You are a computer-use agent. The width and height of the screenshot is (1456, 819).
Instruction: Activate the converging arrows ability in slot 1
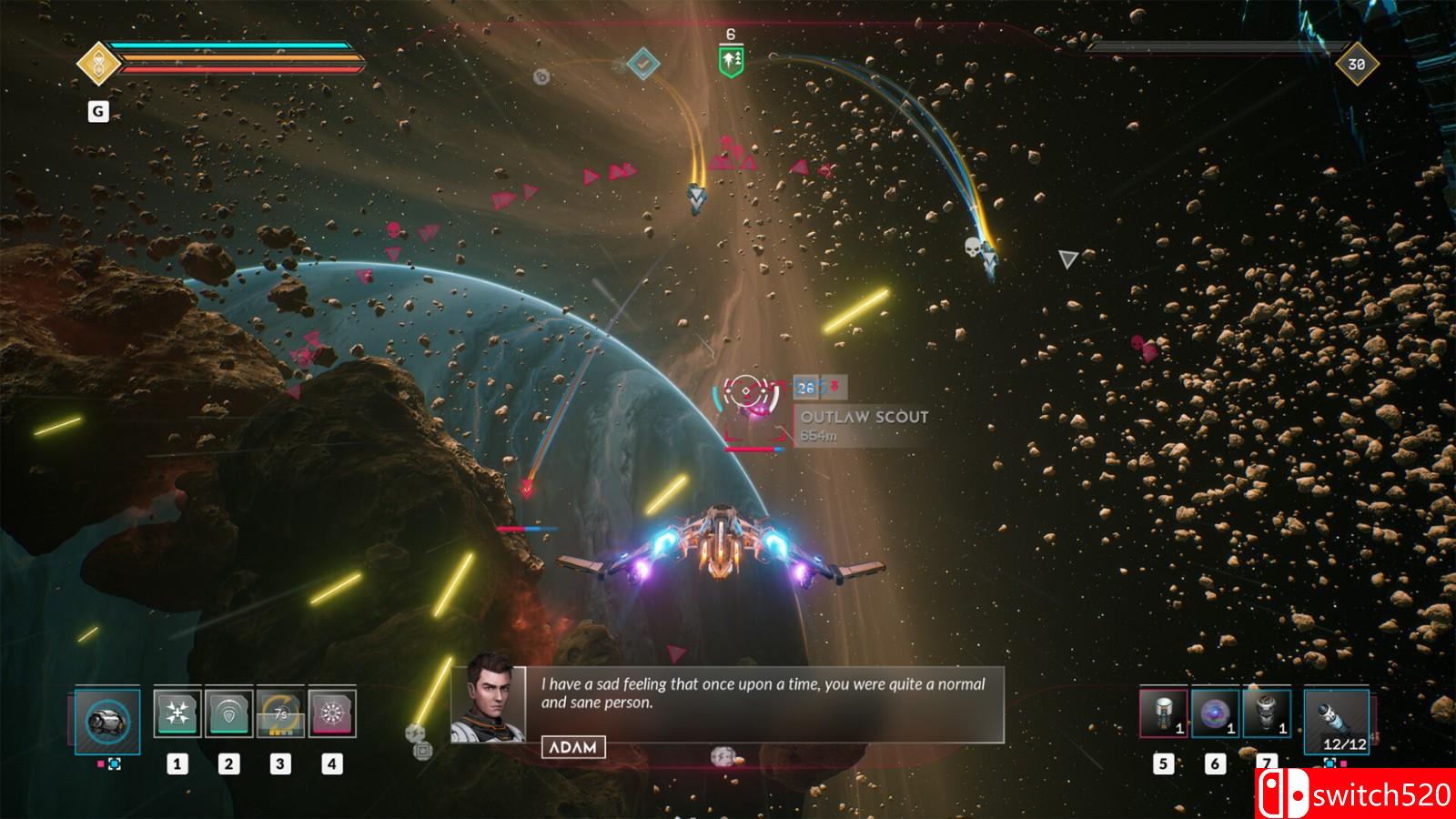tap(177, 713)
